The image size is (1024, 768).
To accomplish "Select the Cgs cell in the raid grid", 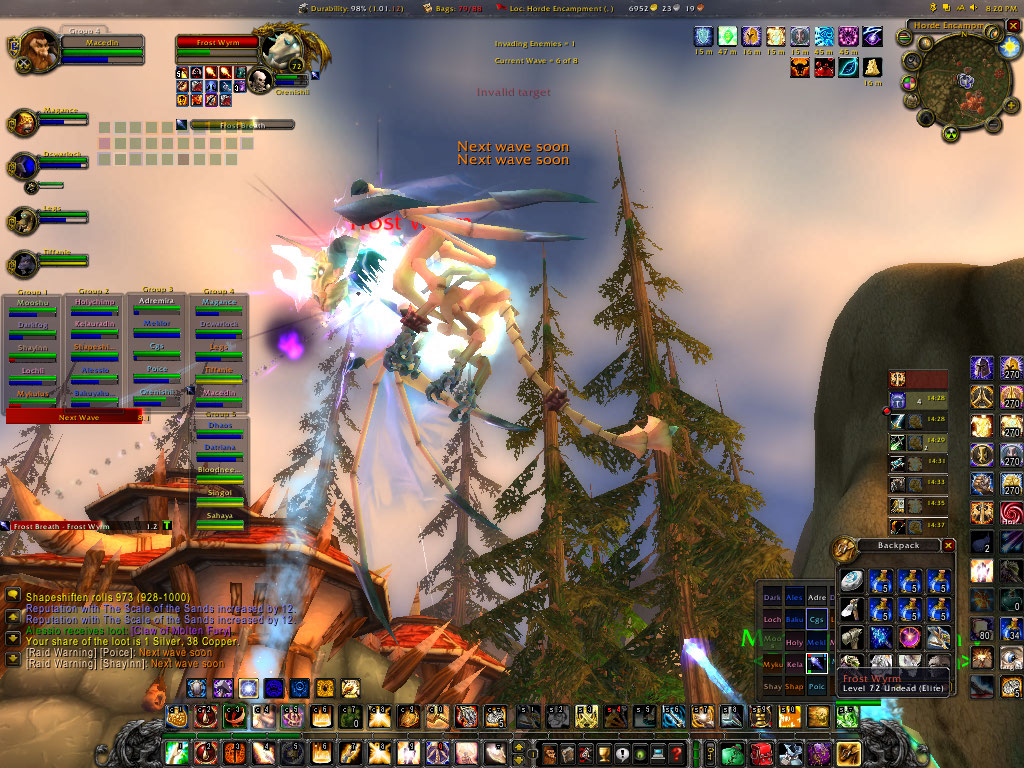I will [x=818, y=619].
